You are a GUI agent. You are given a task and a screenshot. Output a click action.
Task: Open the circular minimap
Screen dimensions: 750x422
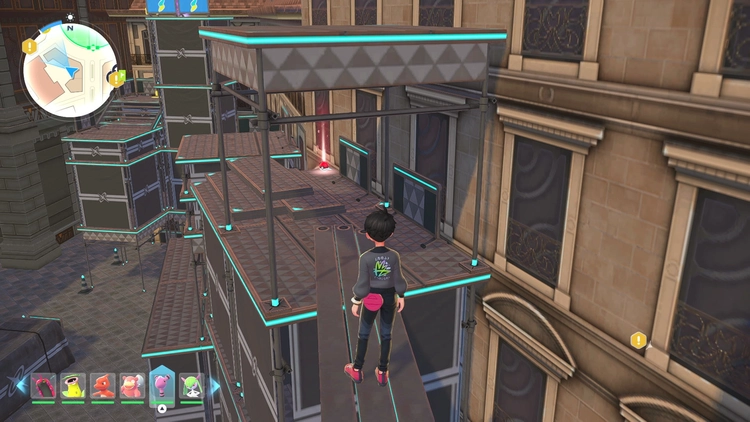[70, 69]
